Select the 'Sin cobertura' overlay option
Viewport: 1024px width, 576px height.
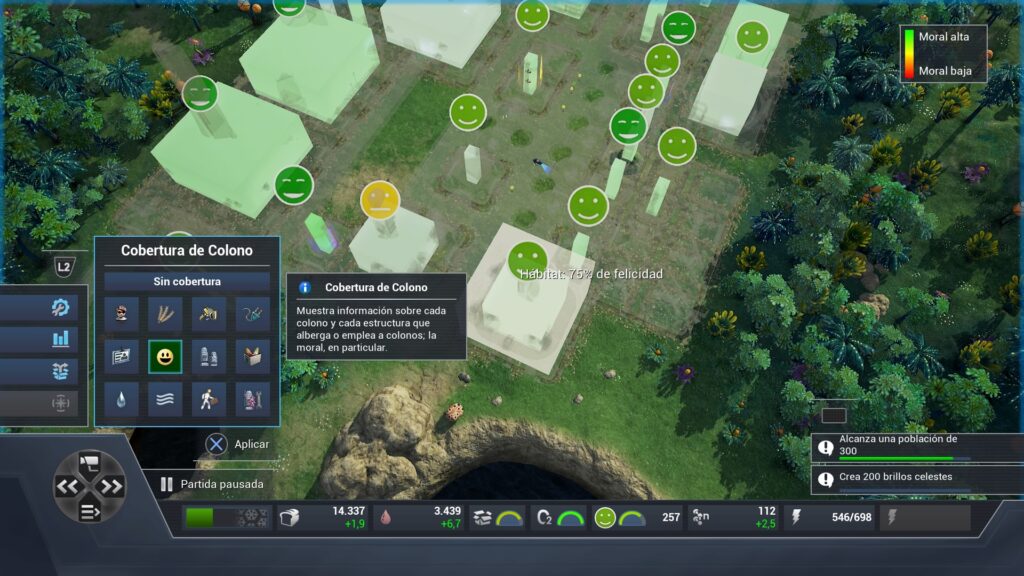point(187,282)
